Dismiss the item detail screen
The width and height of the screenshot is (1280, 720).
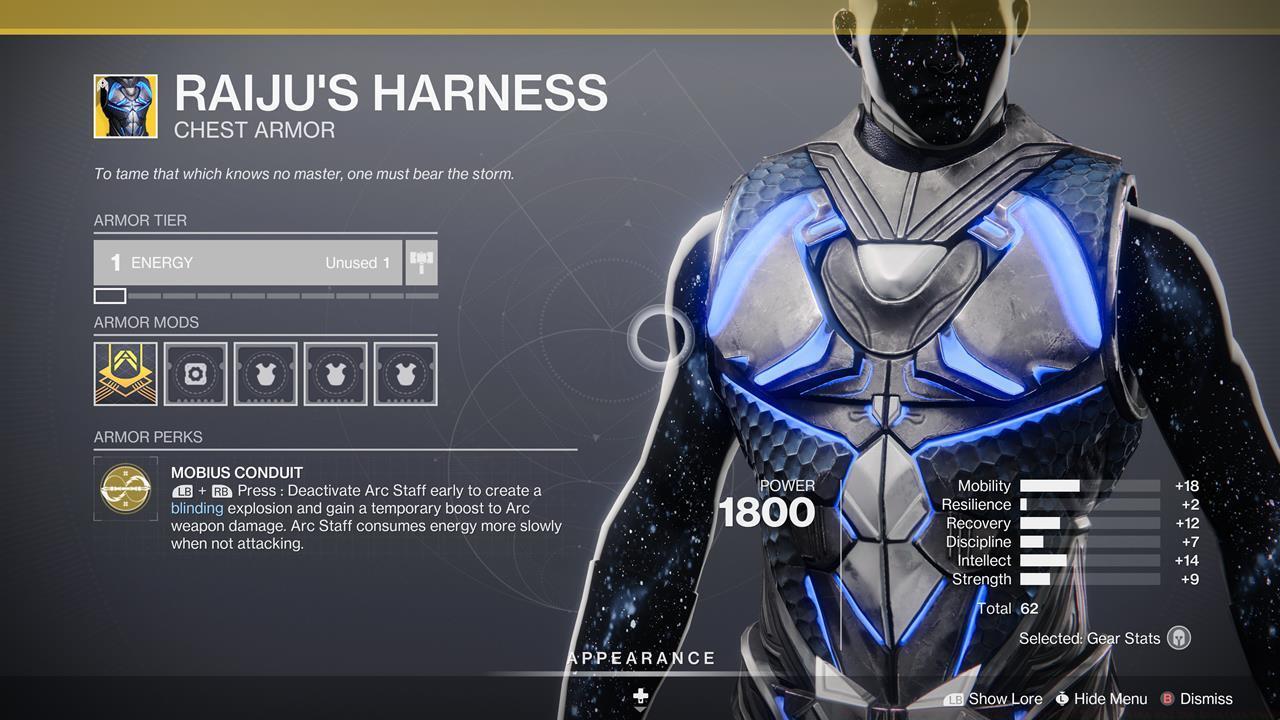pos(1204,699)
